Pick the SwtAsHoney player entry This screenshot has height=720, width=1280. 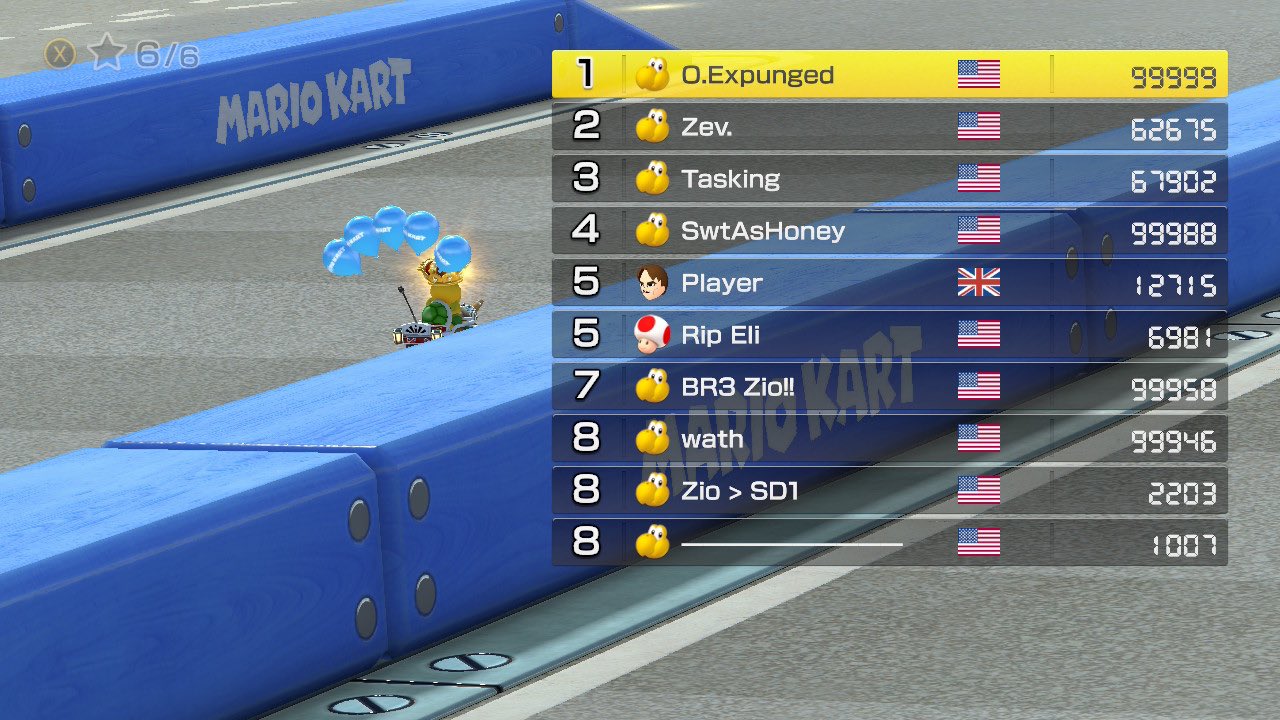point(889,231)
